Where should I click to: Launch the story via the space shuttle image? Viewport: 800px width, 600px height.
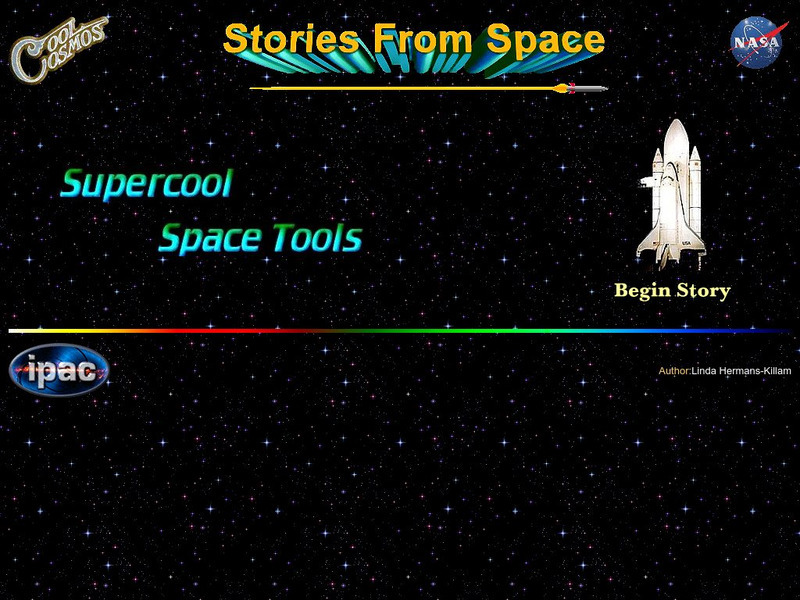673,194
